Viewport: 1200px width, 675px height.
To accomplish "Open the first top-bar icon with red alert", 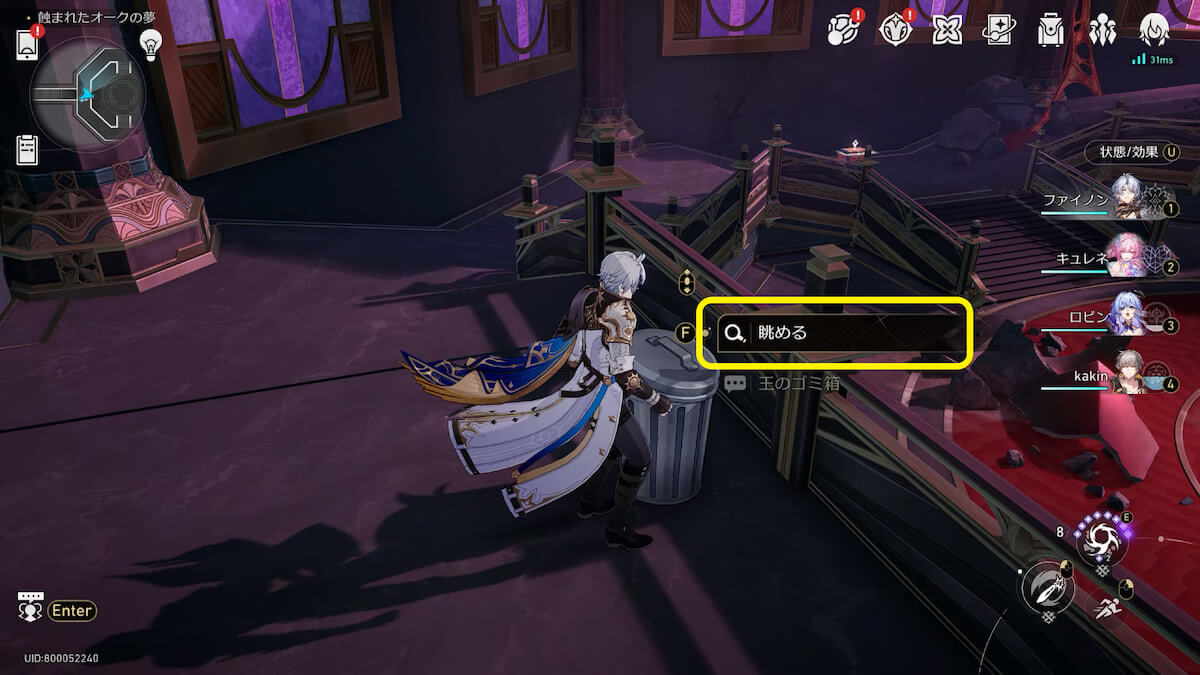I will tap(844, 30).
